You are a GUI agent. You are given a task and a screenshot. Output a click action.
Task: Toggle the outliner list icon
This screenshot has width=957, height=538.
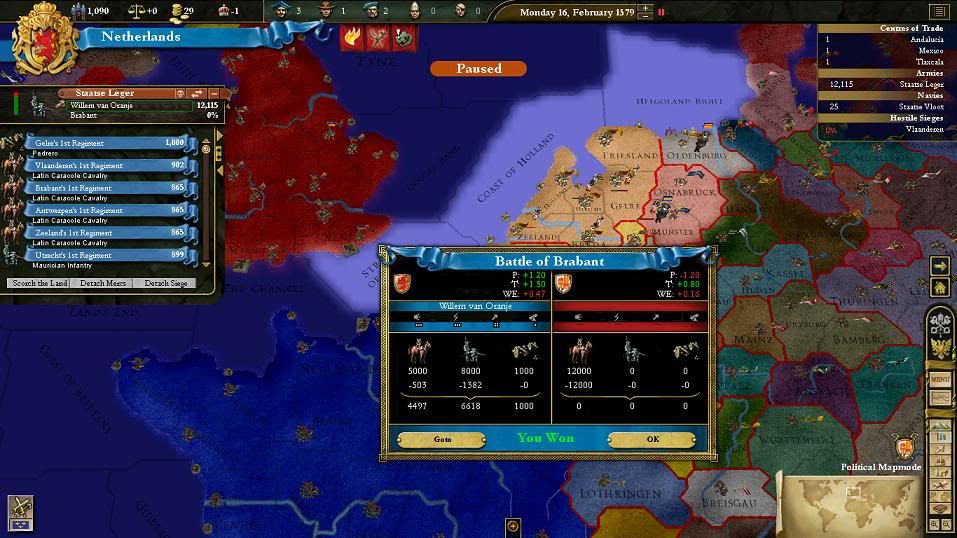[x=938, y=12]
